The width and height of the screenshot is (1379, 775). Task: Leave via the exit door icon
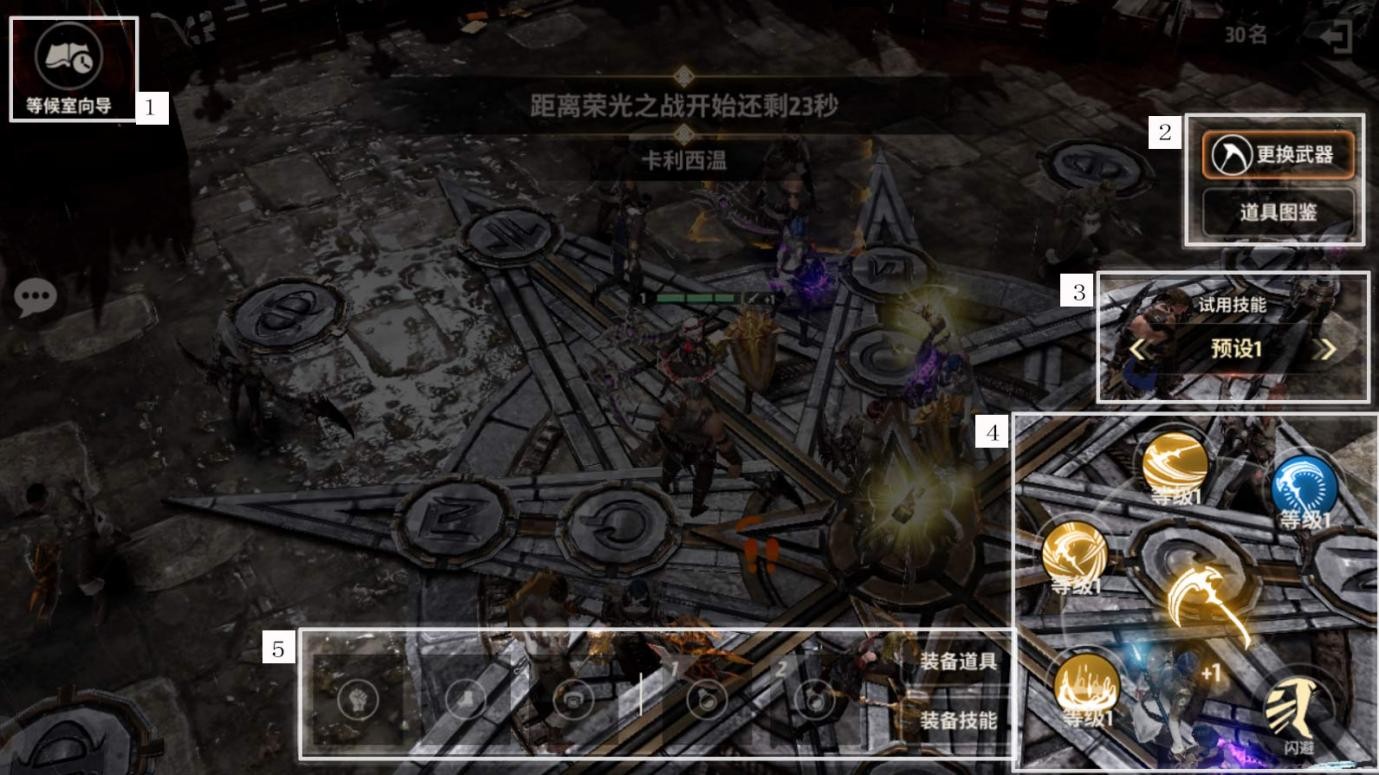(1336, 38)
